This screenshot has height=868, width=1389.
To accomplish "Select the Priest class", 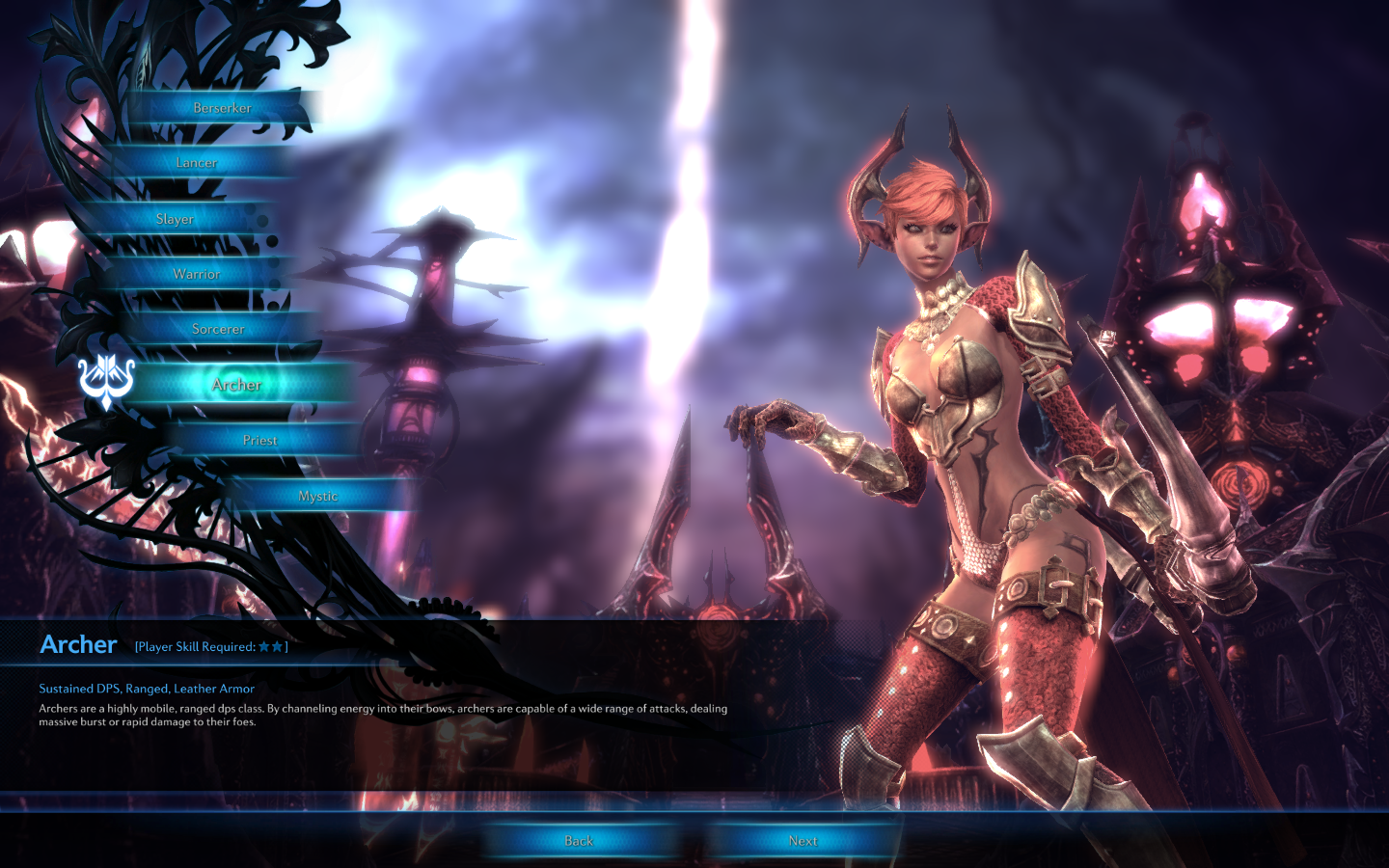I will tap(260, 440).
